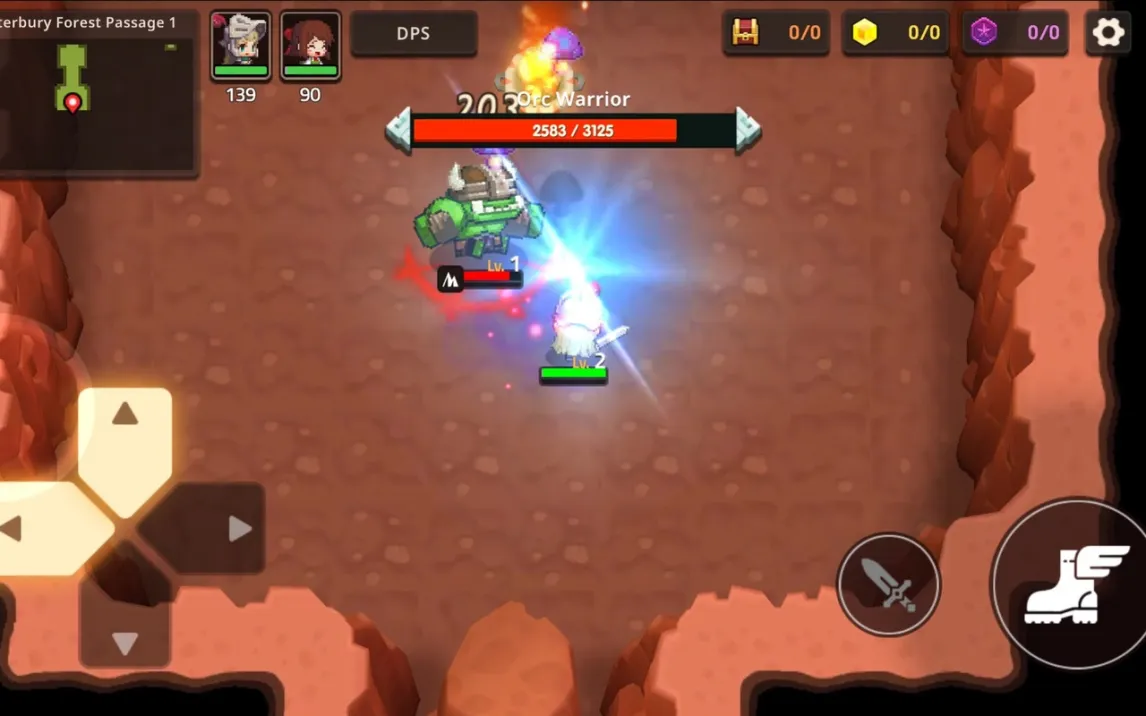Open the settings gear menu
The width and height of the screenshot is (1146, 716).
point(1107,33)
